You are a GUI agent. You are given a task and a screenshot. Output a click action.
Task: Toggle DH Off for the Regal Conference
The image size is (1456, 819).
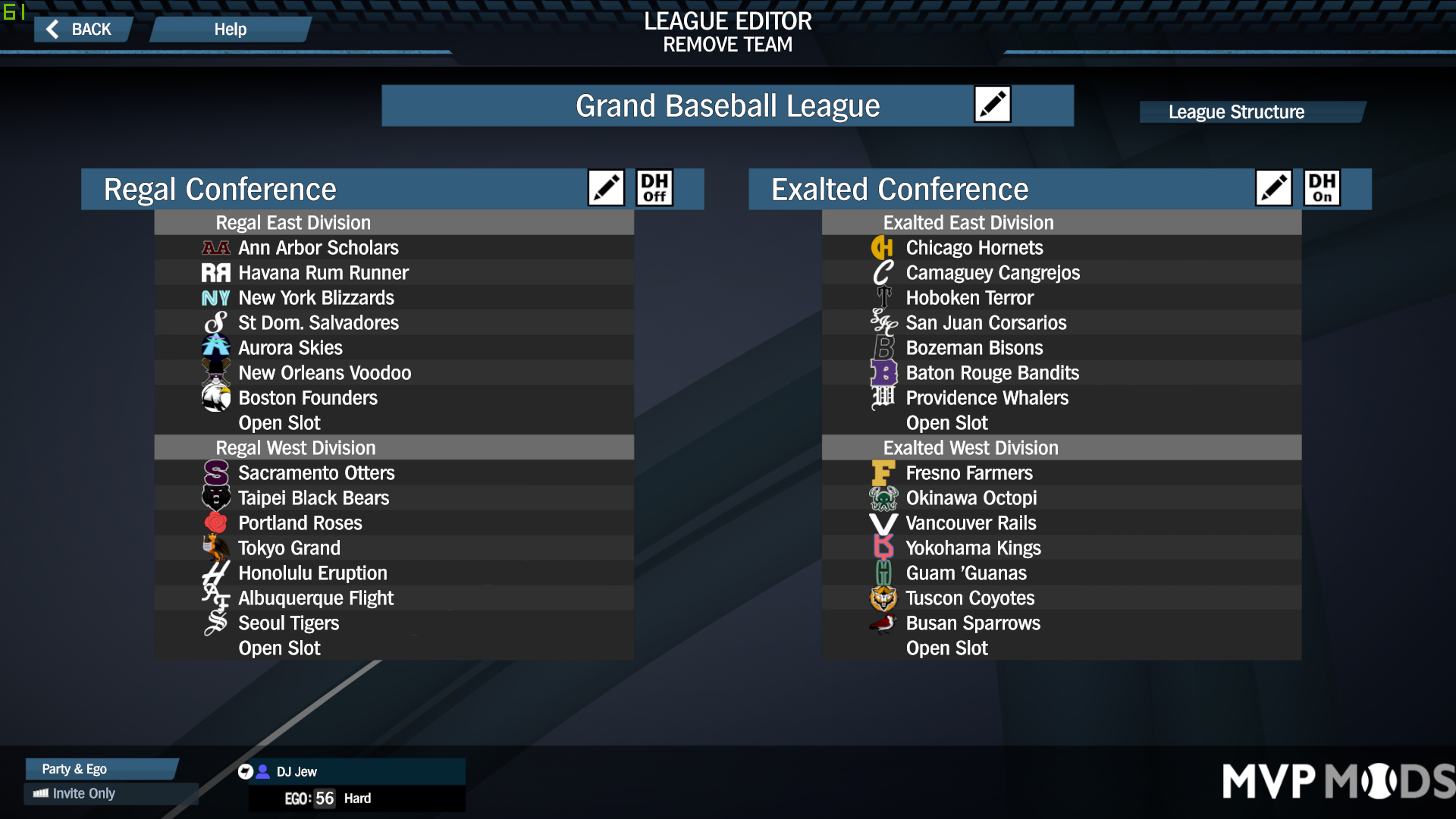tap(654, 187)
